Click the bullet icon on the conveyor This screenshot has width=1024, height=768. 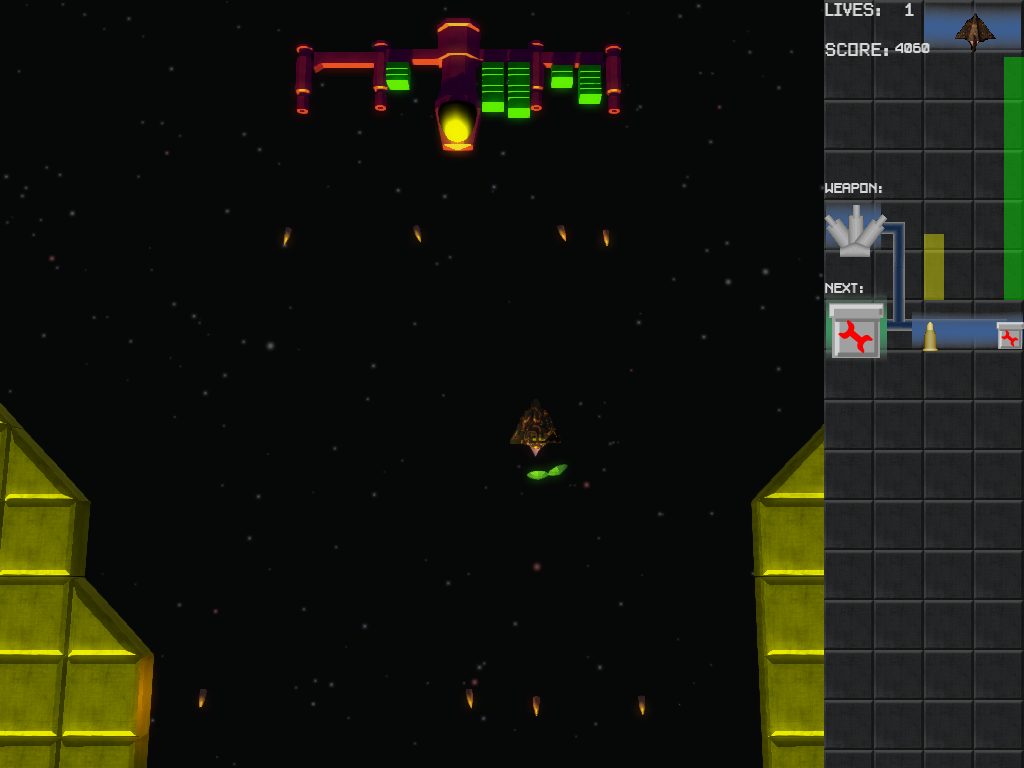click(930, 336)
